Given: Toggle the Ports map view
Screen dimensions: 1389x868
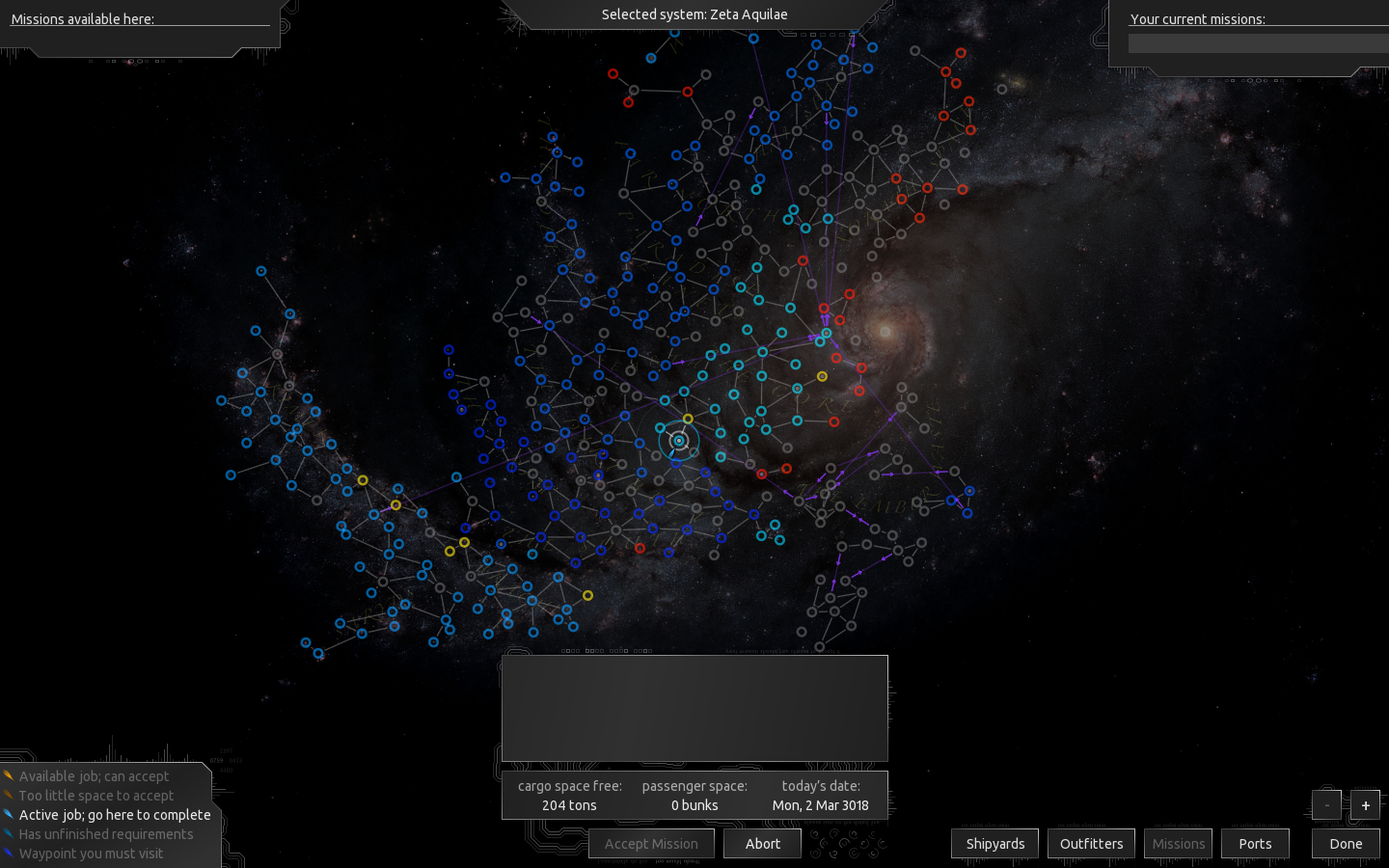Looking at the screenshot, I should coord(1255,843).
